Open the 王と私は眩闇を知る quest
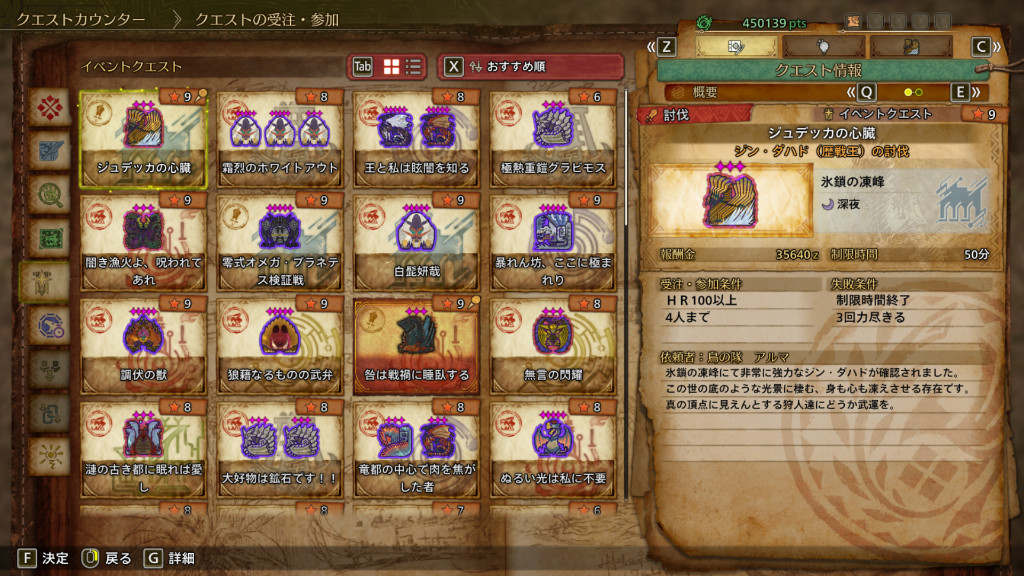 (x=416, y=140)
